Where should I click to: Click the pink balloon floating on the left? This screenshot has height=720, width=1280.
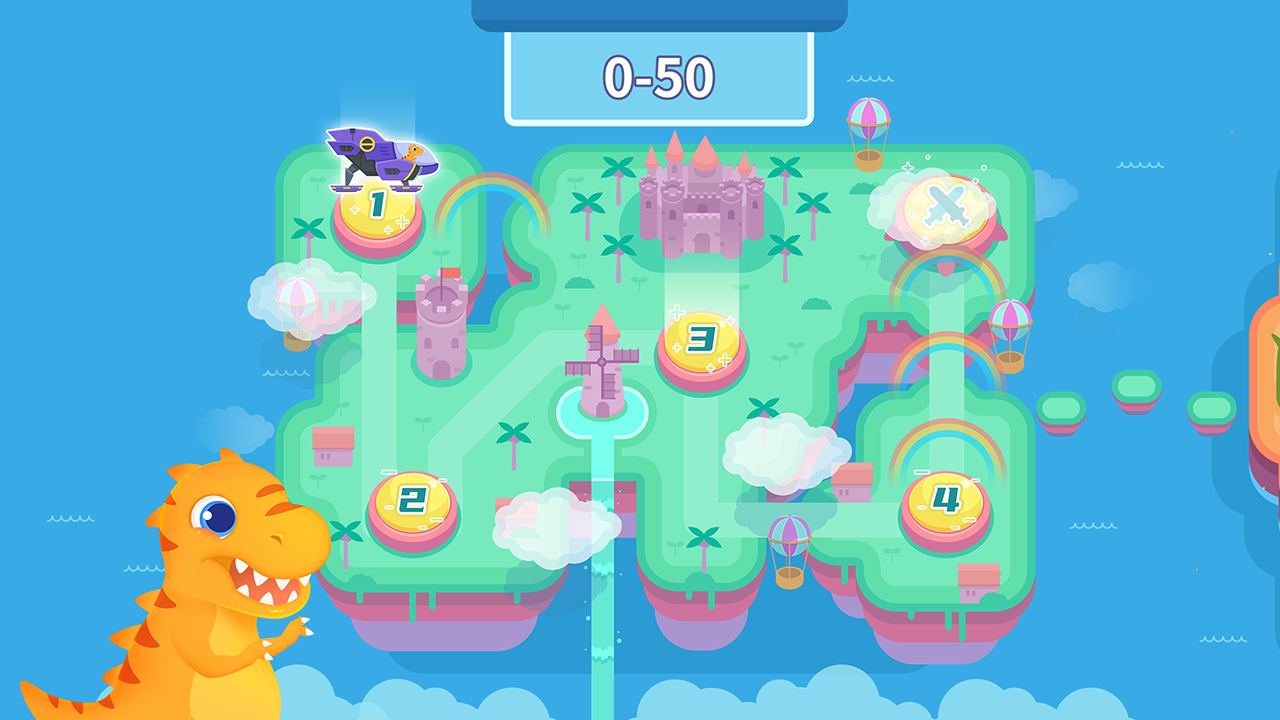tap(300, 295)
